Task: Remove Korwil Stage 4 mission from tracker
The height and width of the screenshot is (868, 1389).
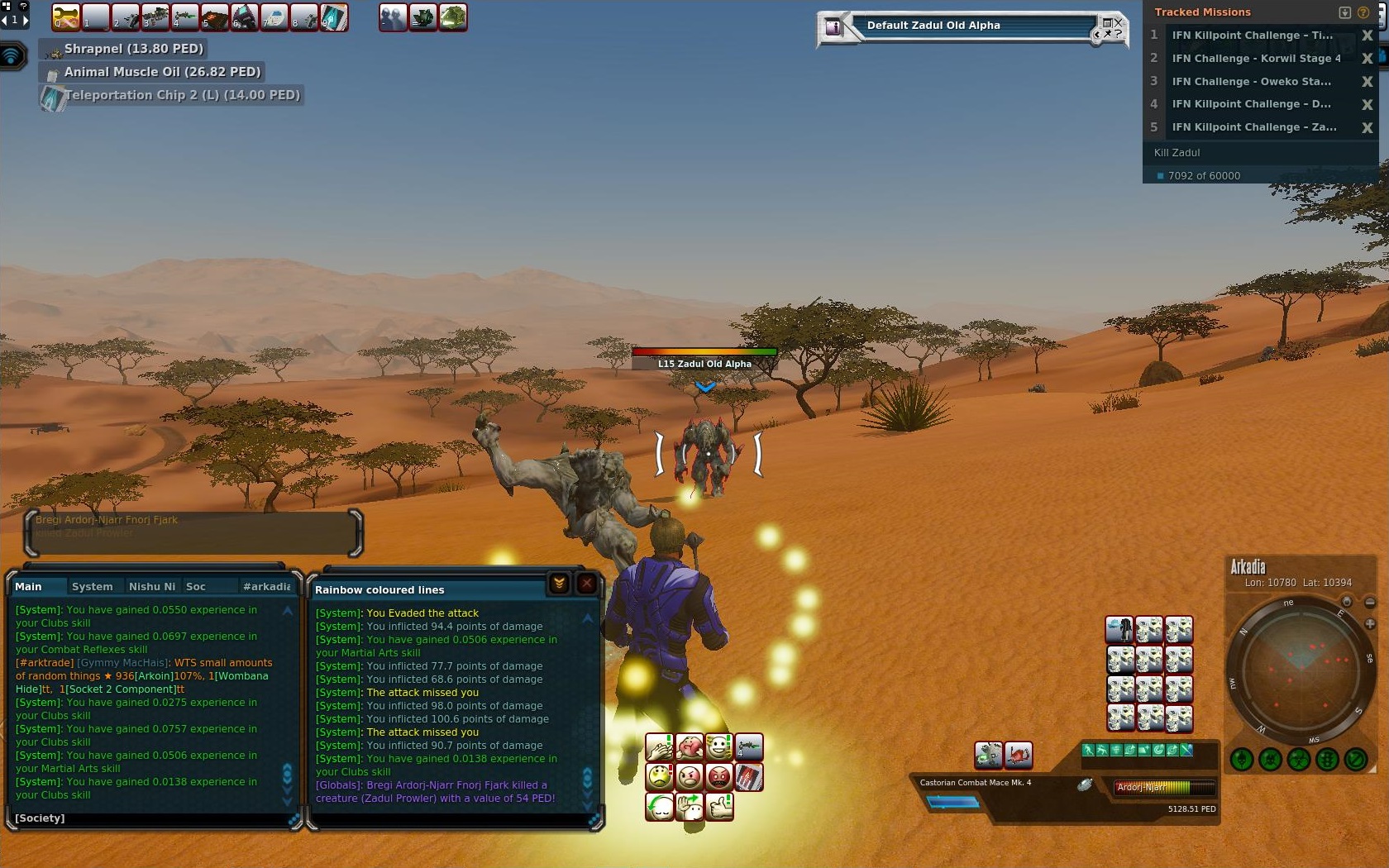Action: tap(1367, 59)
